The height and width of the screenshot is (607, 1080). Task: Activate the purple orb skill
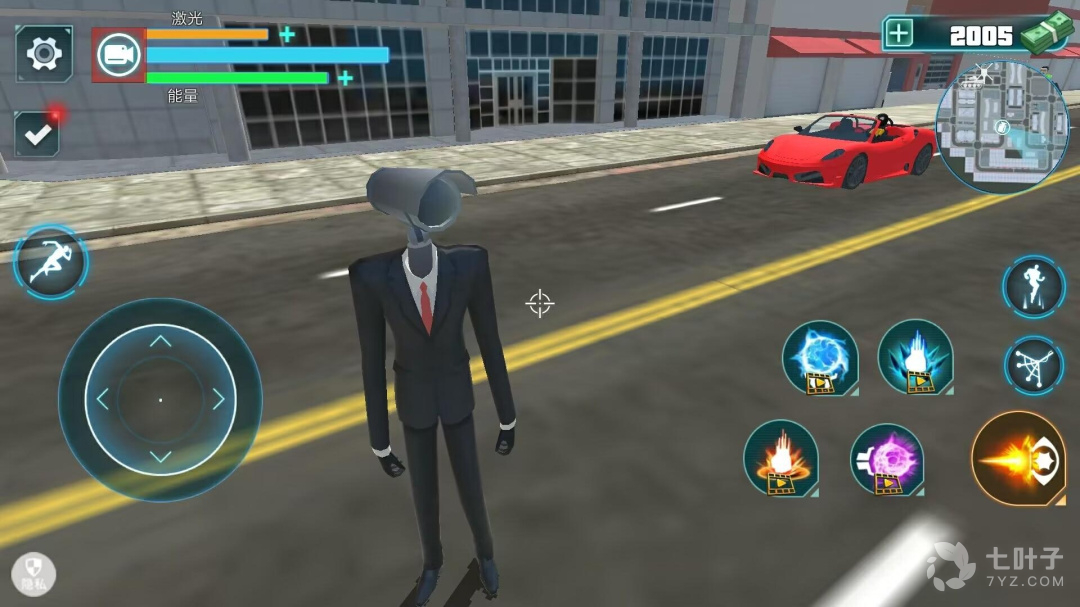pyautogui.click(x=887, y=459)
